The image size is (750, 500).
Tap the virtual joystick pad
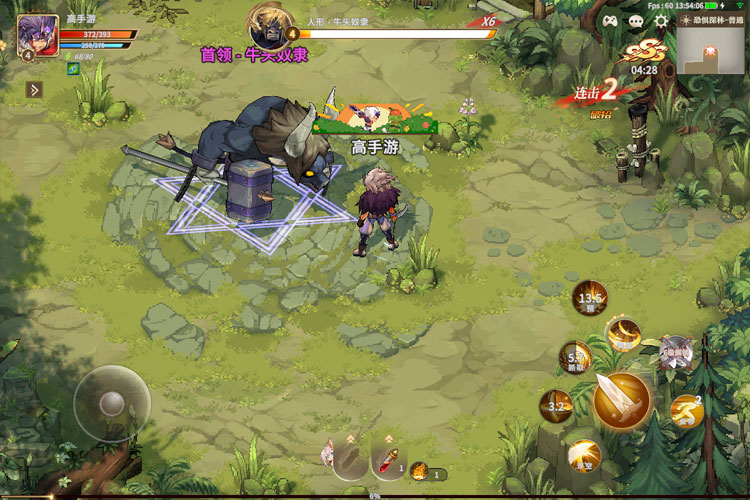click(111, 403)
